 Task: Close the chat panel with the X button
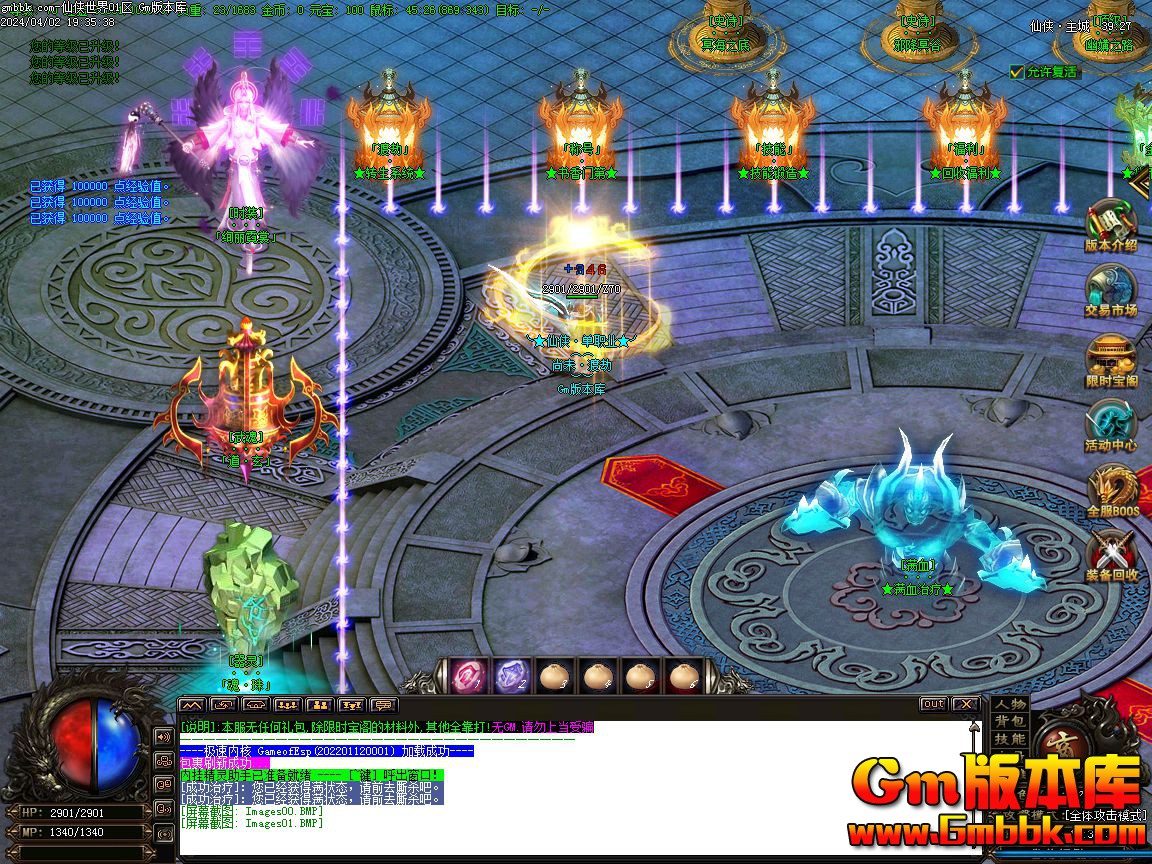964,704
